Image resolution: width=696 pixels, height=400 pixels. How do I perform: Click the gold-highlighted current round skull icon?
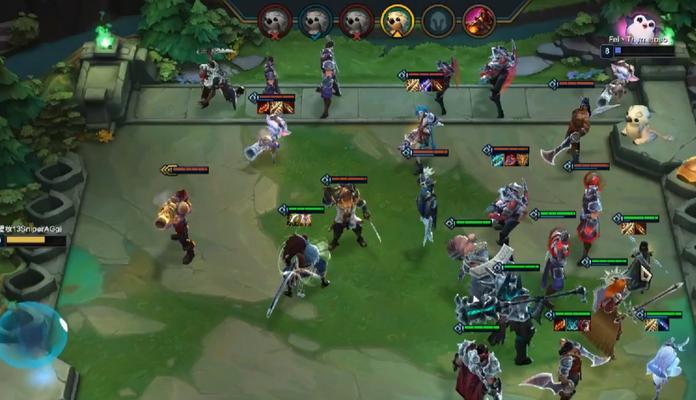tap(397, 20)
